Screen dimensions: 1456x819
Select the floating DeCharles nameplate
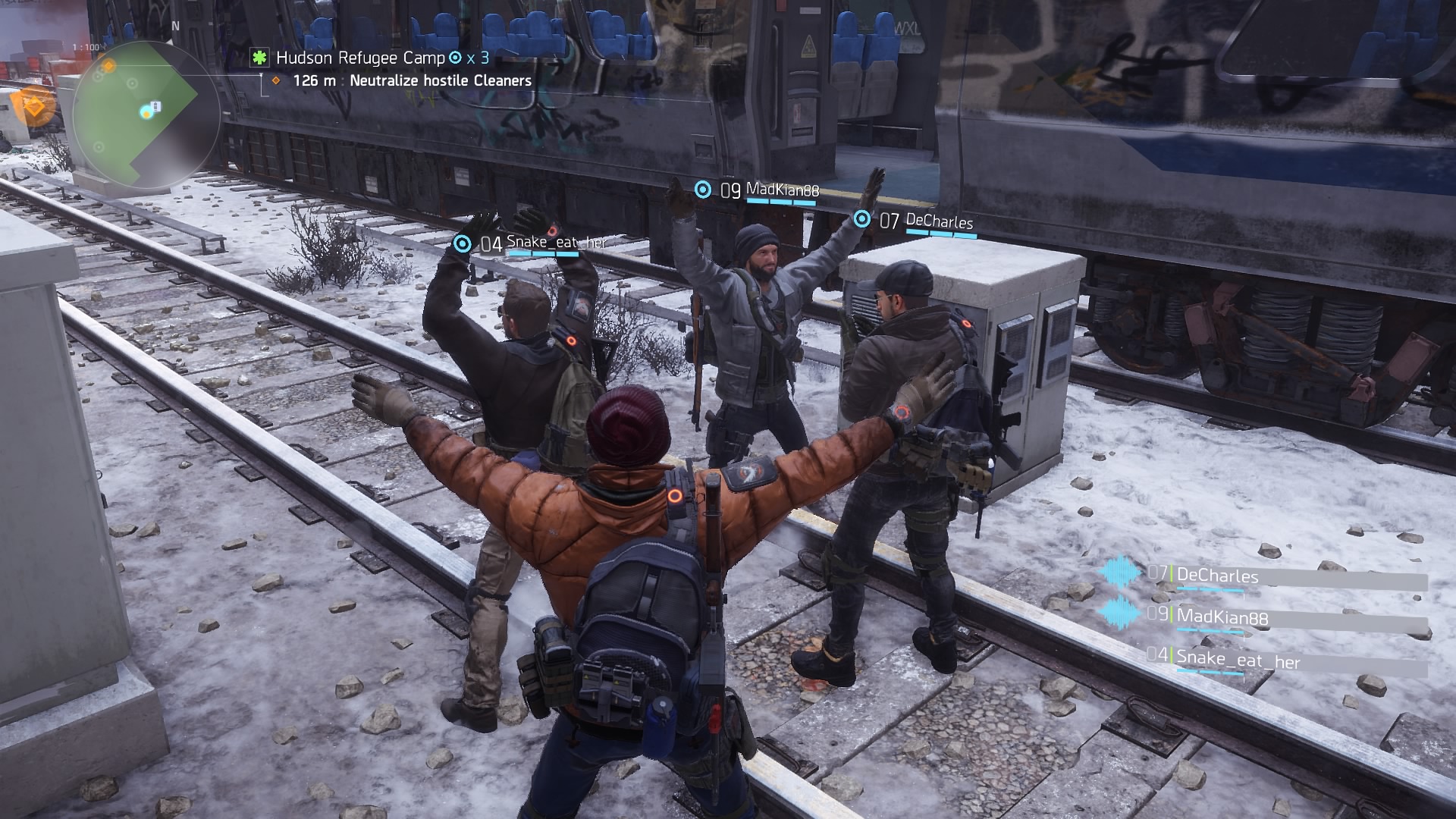[x=939, y=221]
